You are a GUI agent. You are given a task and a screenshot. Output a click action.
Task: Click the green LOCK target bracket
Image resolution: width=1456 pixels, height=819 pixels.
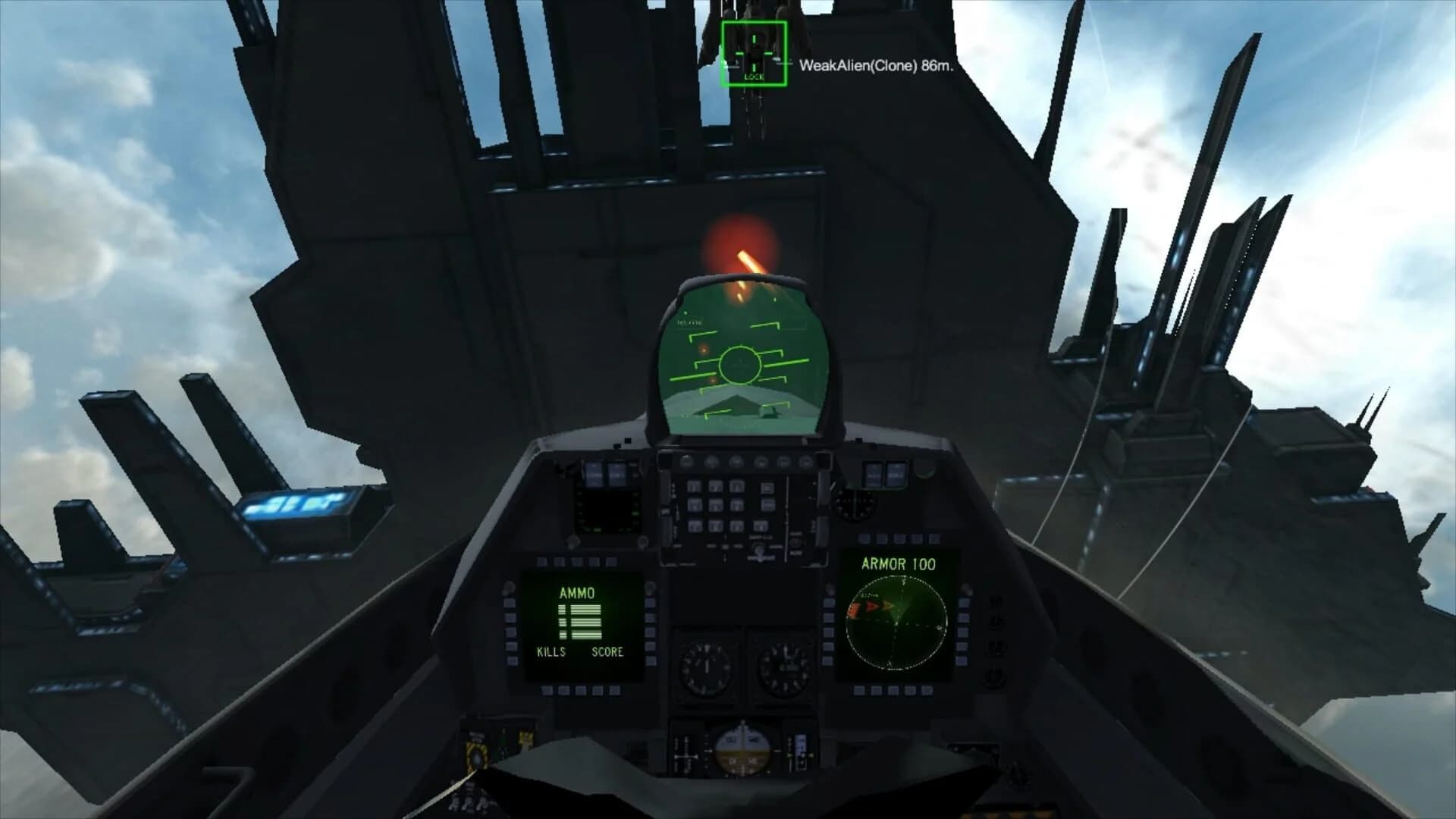coord(753,52)
